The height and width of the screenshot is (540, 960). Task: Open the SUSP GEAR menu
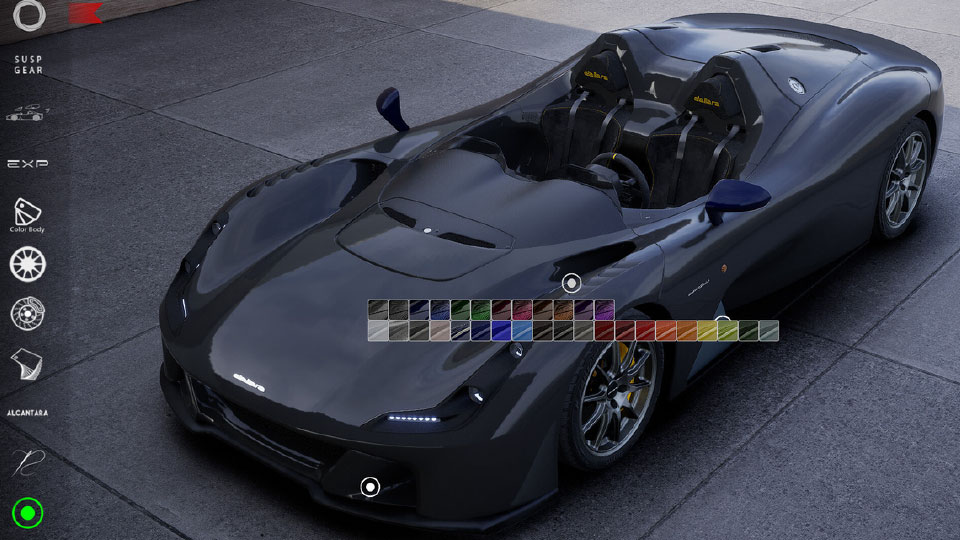[x=28, y=65]
